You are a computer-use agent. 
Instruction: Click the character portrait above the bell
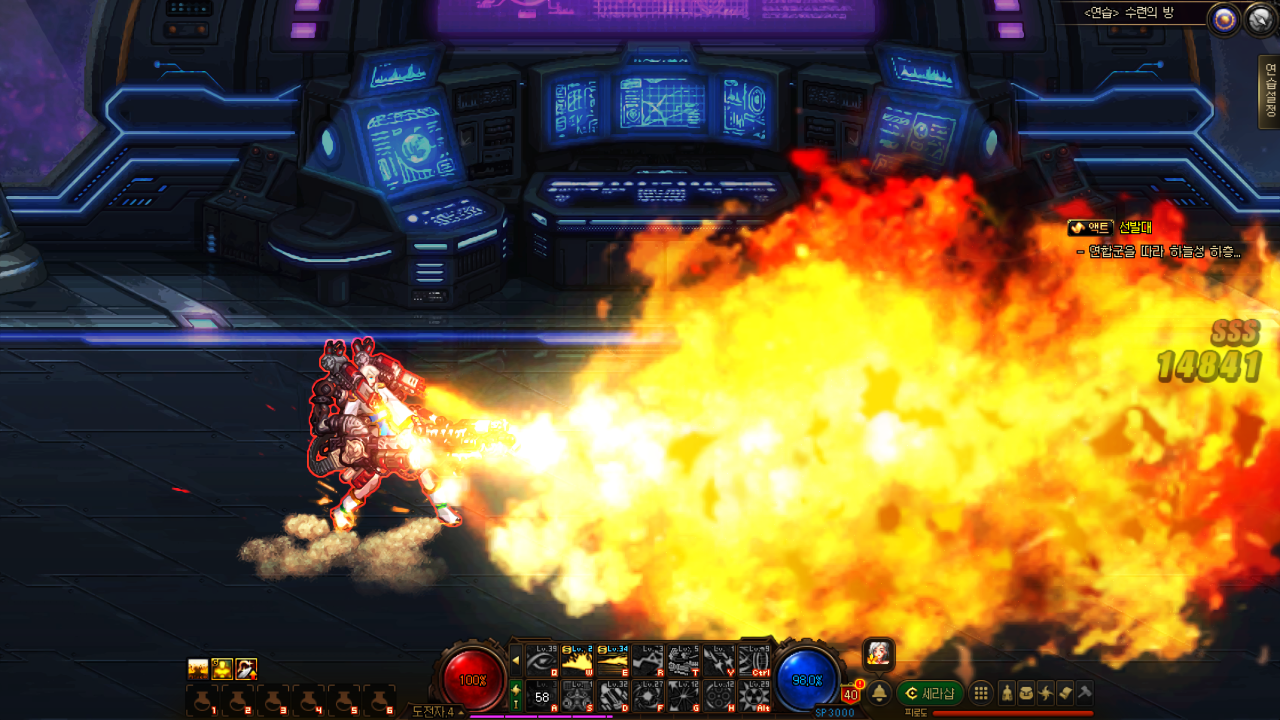pyautogui.click(x=879, y=654)
